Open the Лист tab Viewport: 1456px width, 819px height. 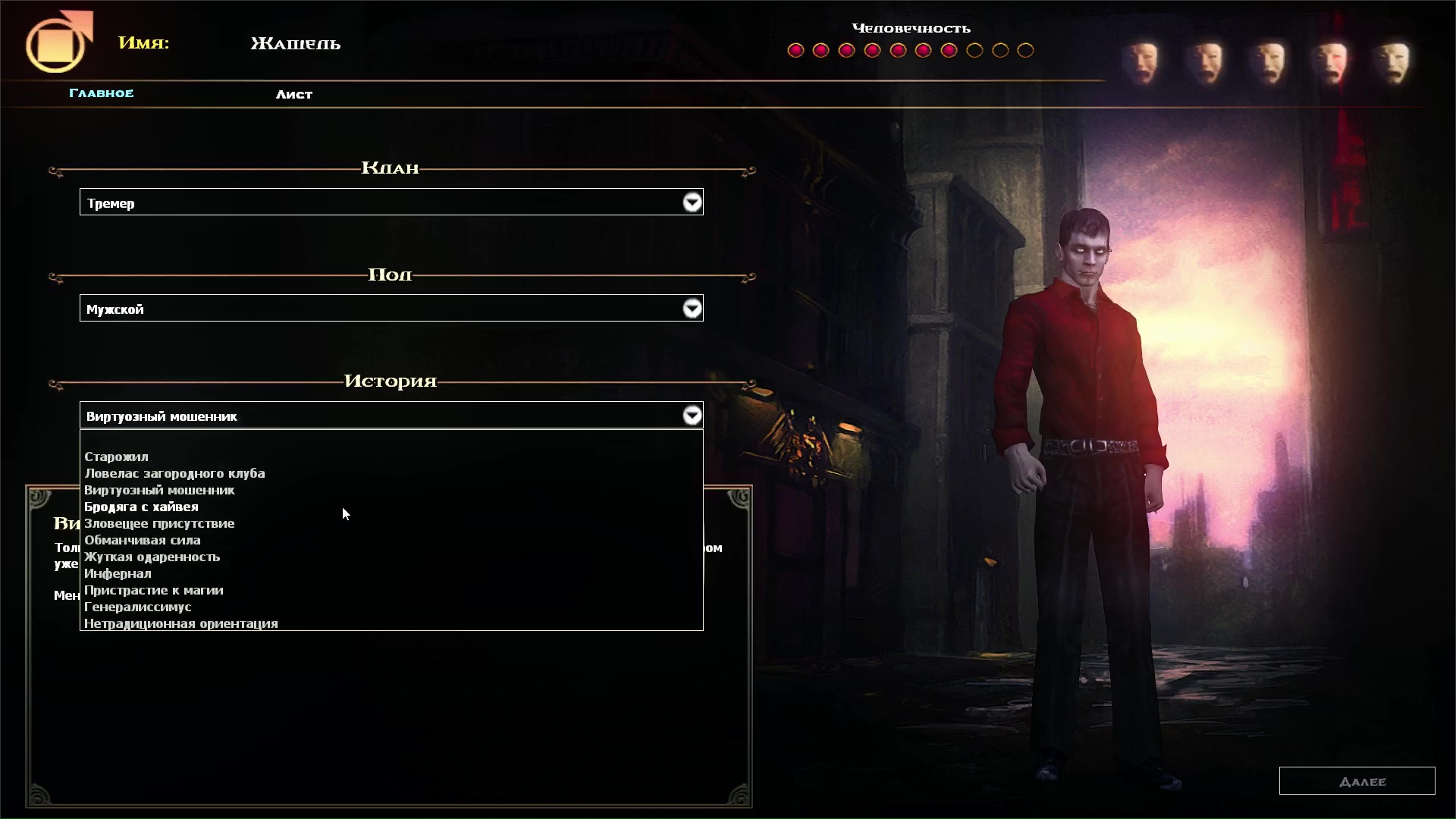click(x=293, y=94)
